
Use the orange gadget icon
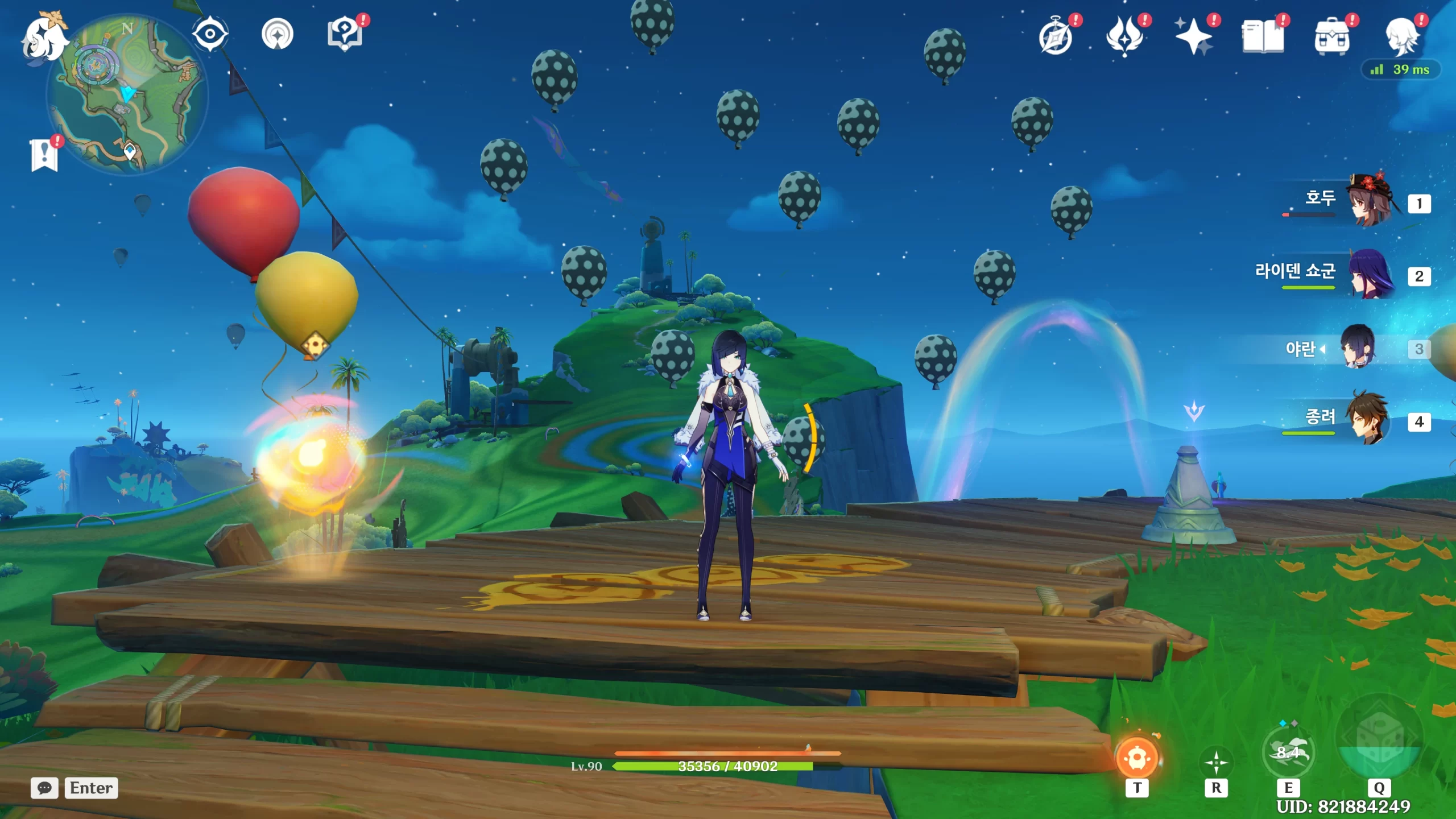(x=1137, y=758)
